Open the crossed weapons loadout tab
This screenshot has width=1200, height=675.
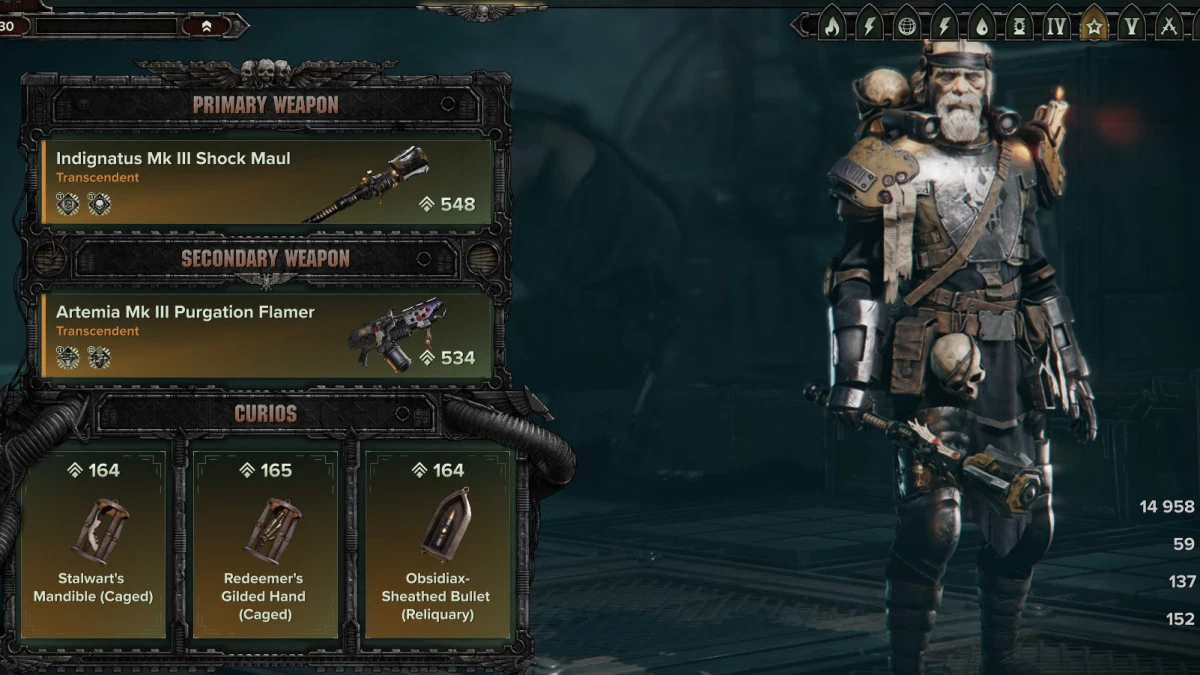click(1168, 27)
